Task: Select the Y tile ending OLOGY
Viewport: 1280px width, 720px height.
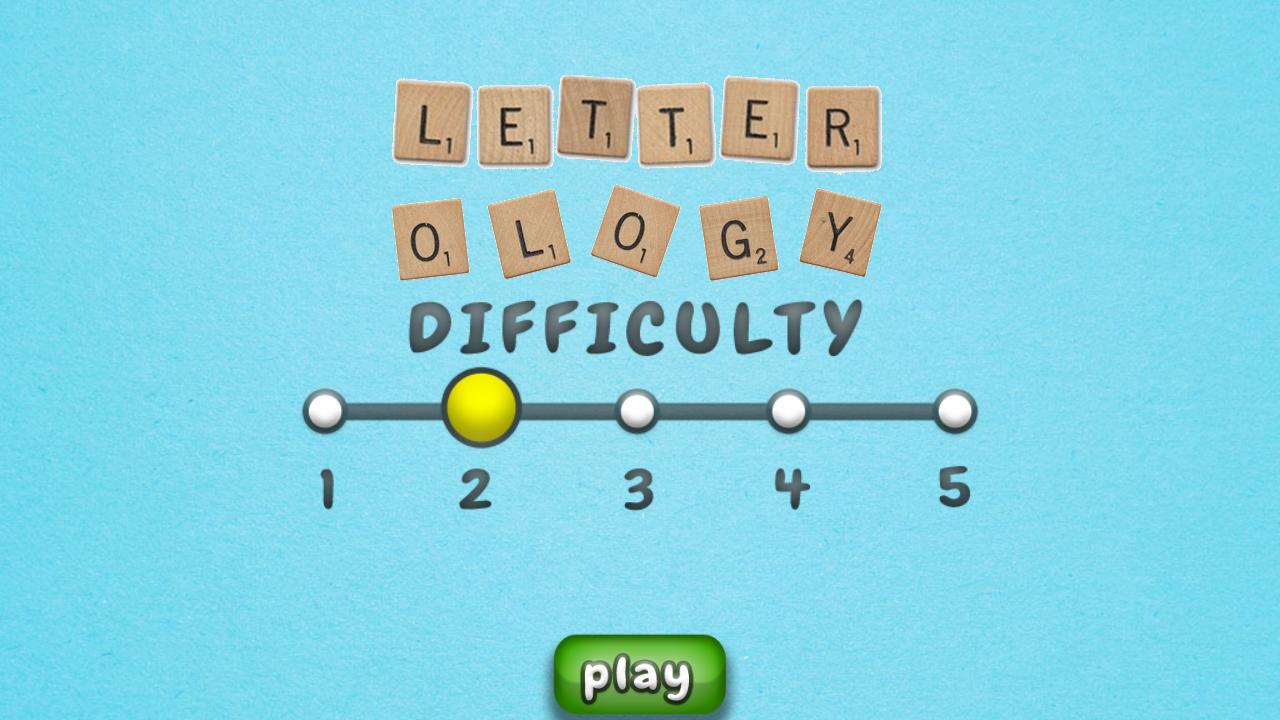Action: 840,230
